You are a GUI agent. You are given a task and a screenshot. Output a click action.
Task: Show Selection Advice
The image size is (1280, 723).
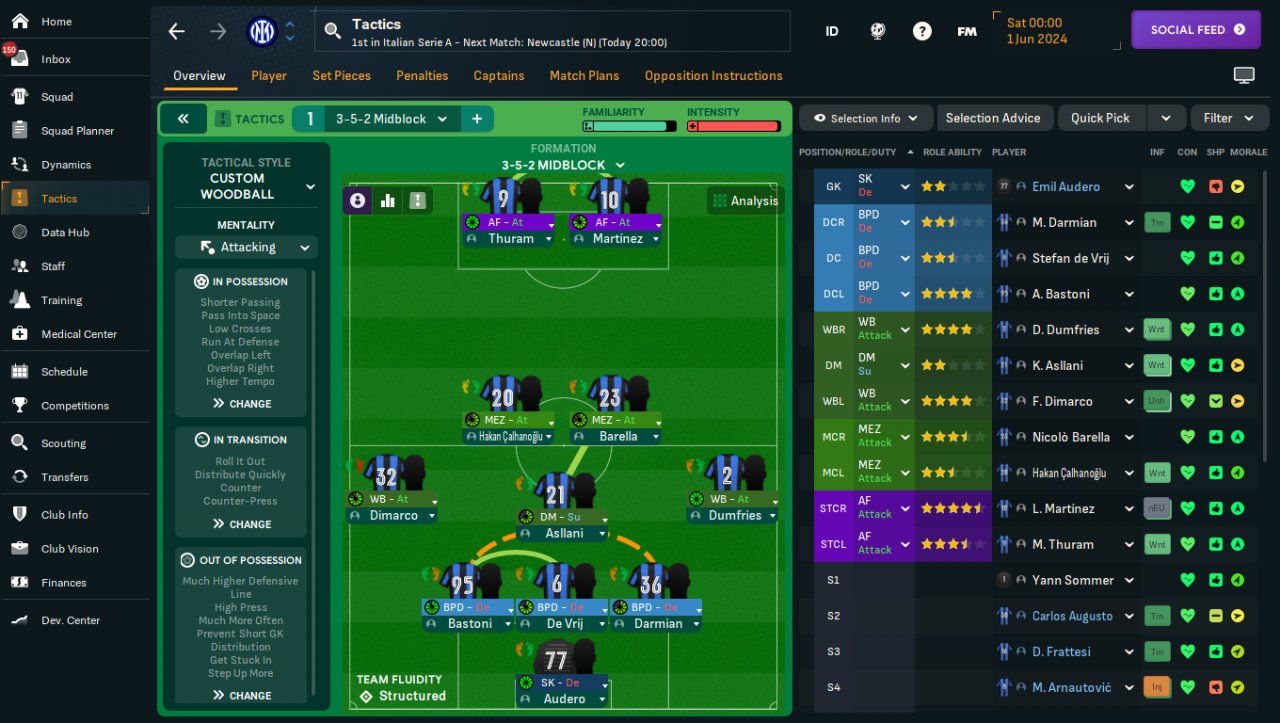992,118
